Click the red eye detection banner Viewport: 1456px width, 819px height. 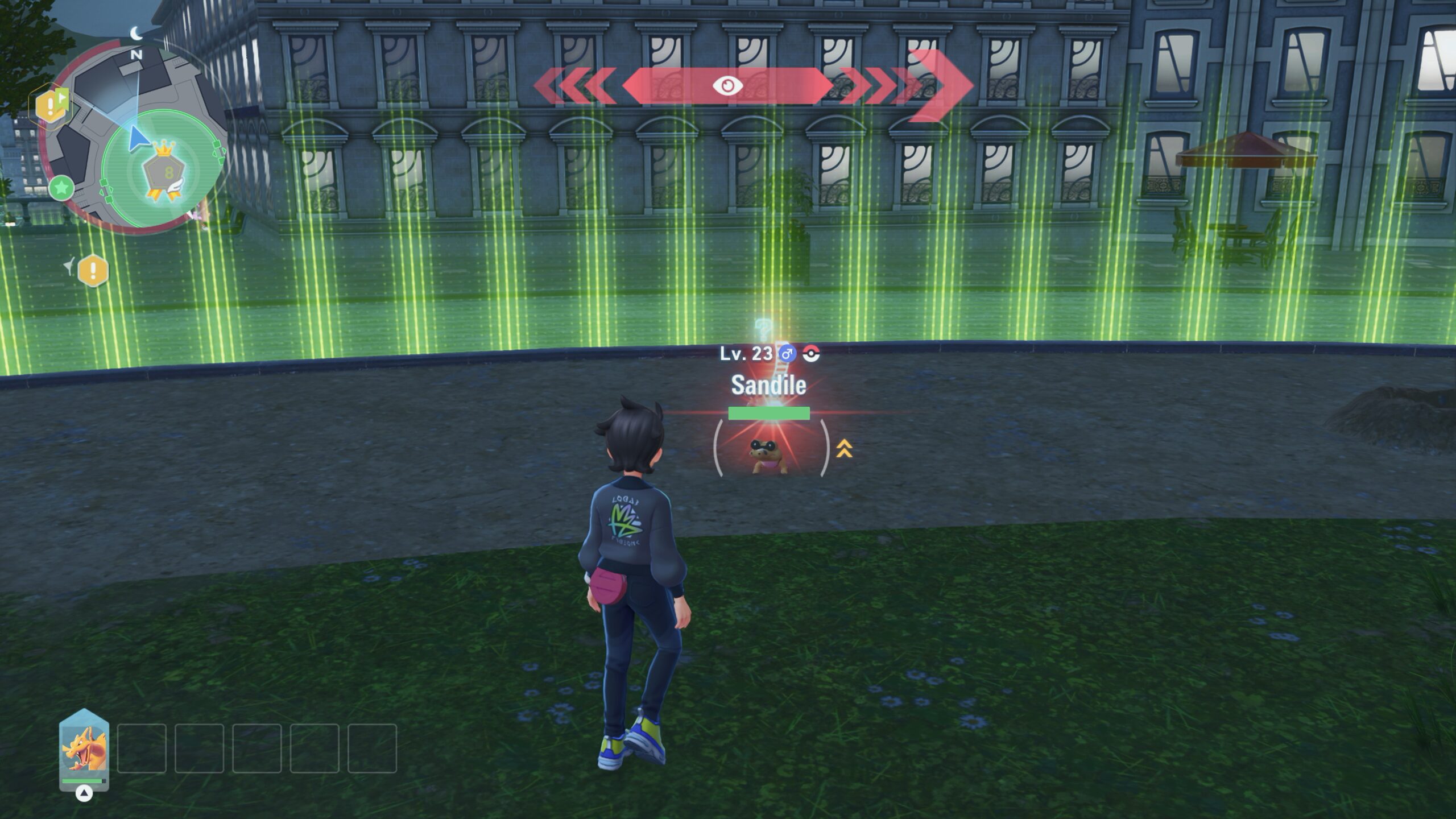coord(727,86)
